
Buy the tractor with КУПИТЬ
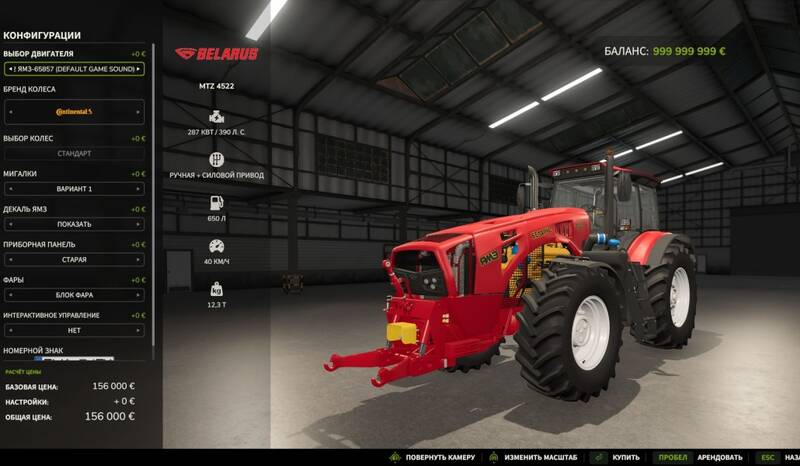(626, 457)
